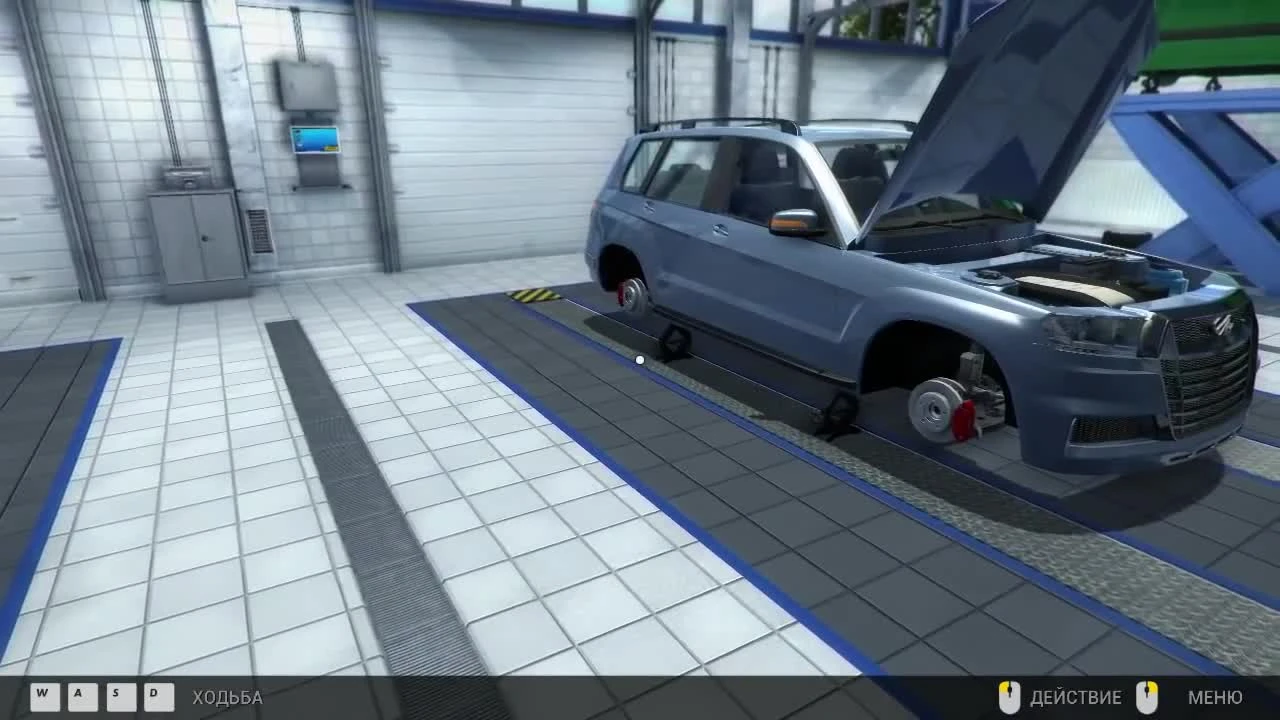The image size is (1280, 720).
Task: Select the wall-mounted shop computer screen
Action: pos(315,140)
